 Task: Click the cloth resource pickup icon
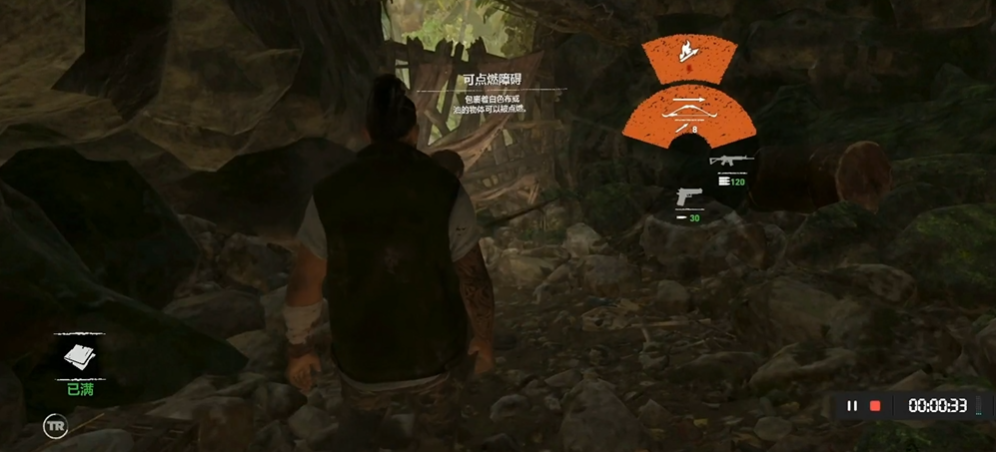[79, 356]
